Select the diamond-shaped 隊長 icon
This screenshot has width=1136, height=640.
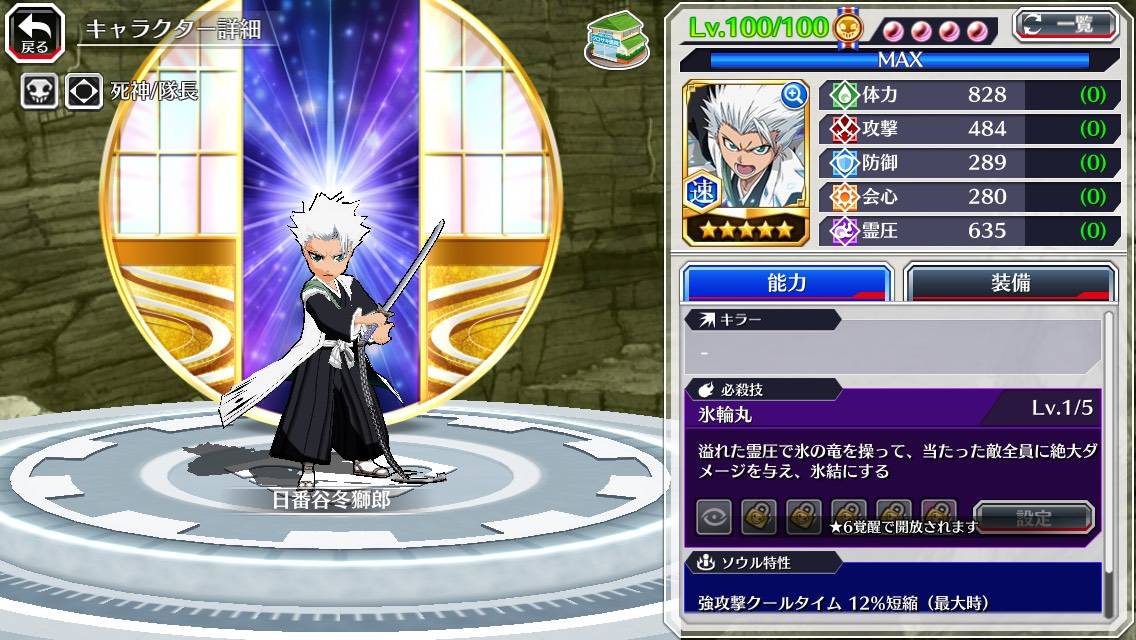click(84, 92)
